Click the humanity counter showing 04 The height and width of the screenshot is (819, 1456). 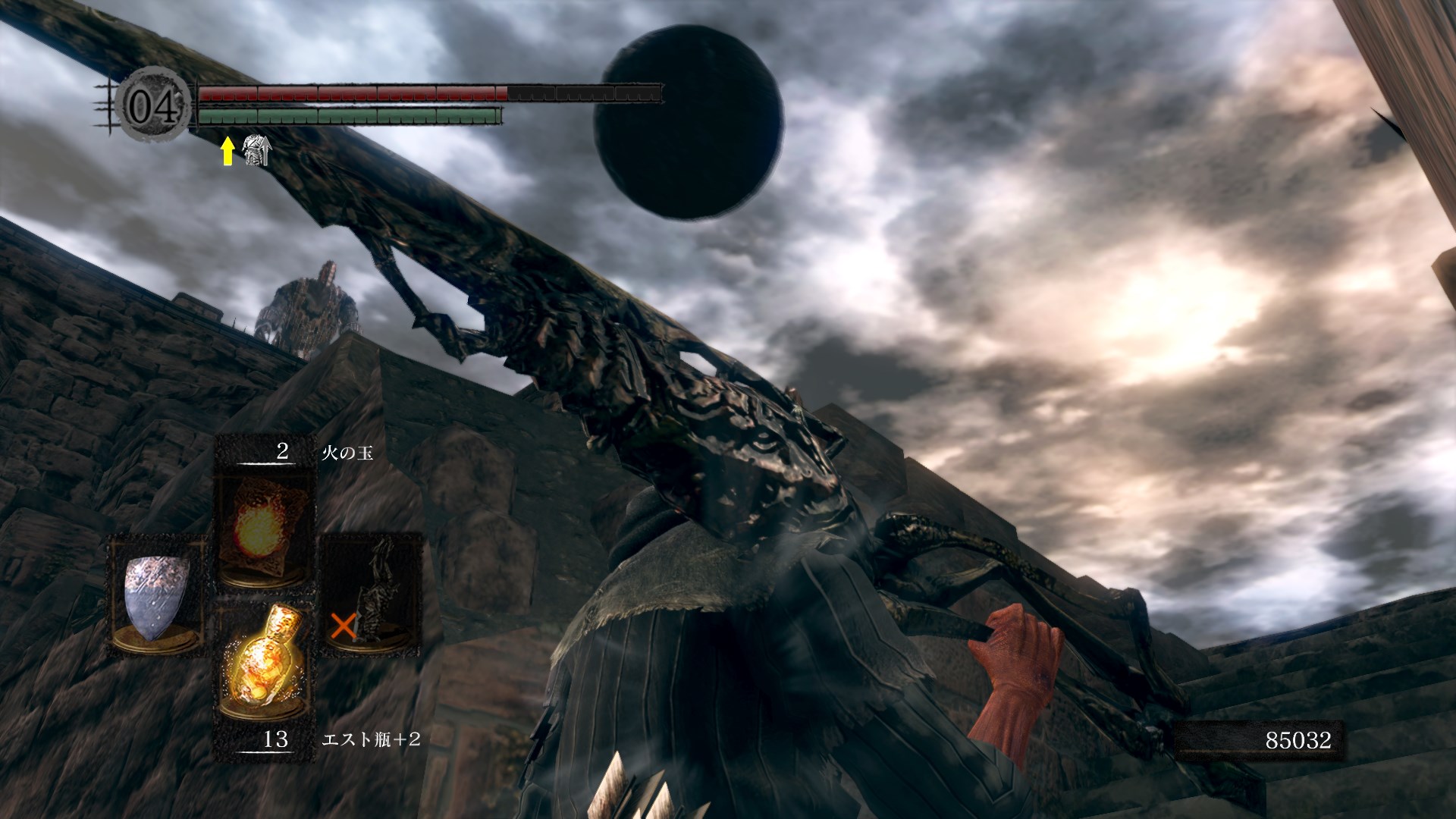click(154, 107)
